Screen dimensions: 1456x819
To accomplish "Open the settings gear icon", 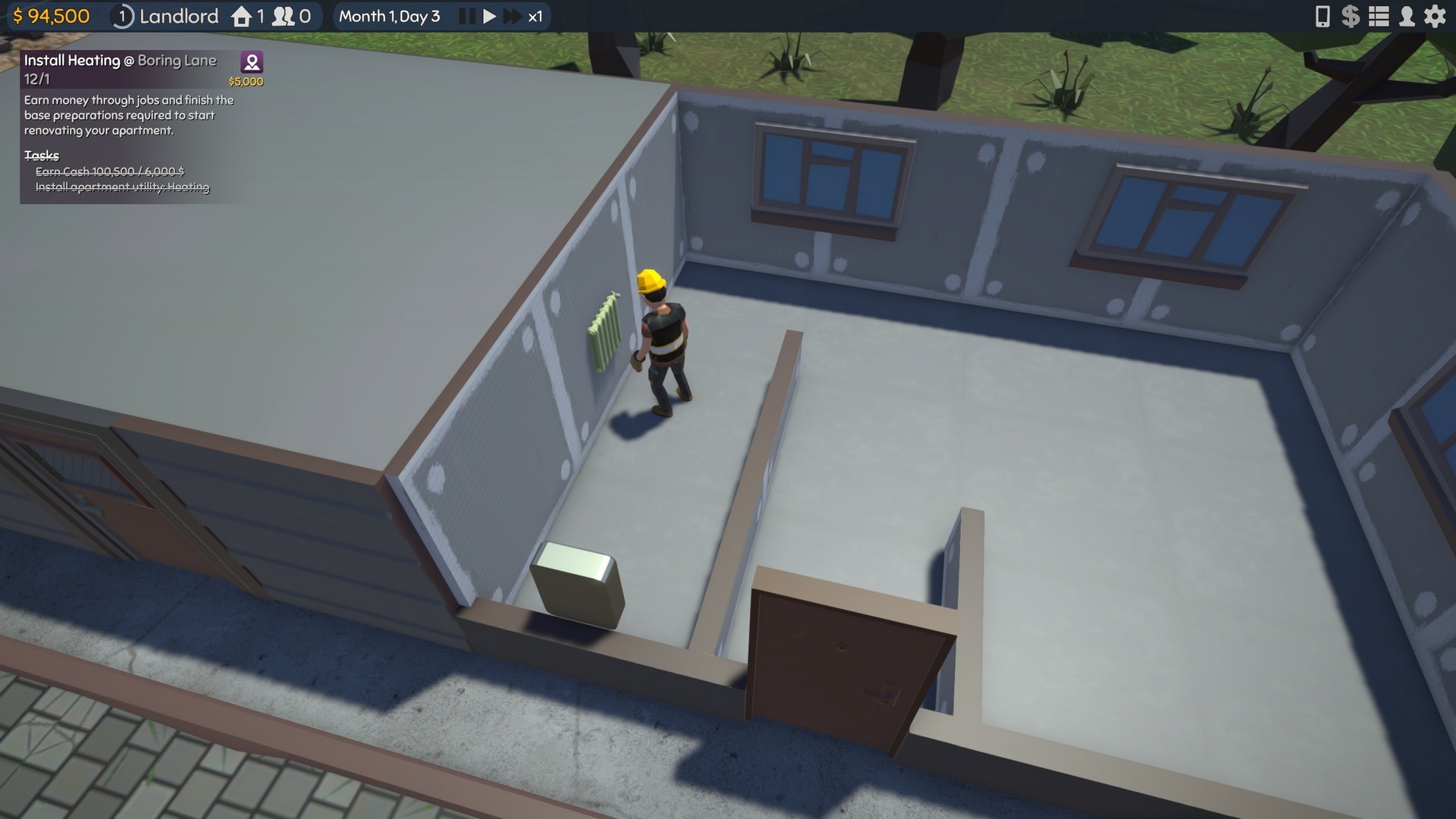I will pyautogui.click(x=1436, y=16).
